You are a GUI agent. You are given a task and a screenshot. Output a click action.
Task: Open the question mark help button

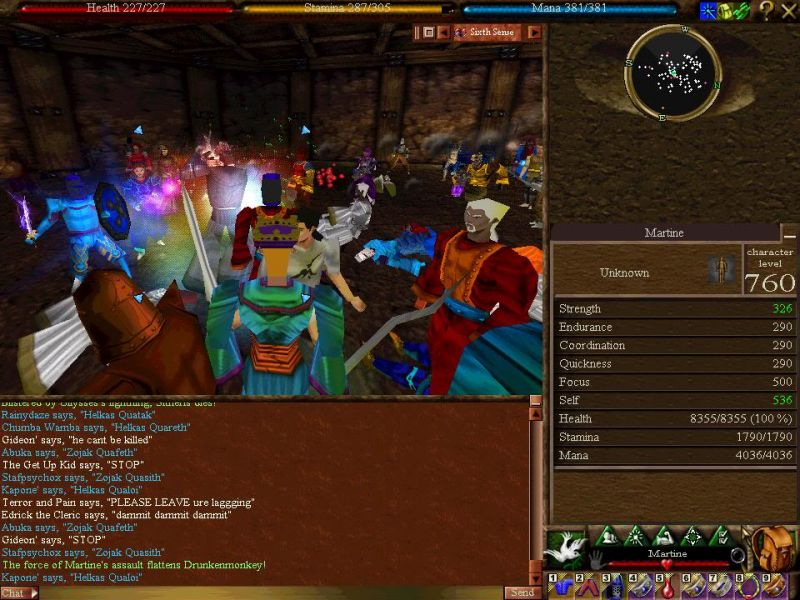[766, 10]
